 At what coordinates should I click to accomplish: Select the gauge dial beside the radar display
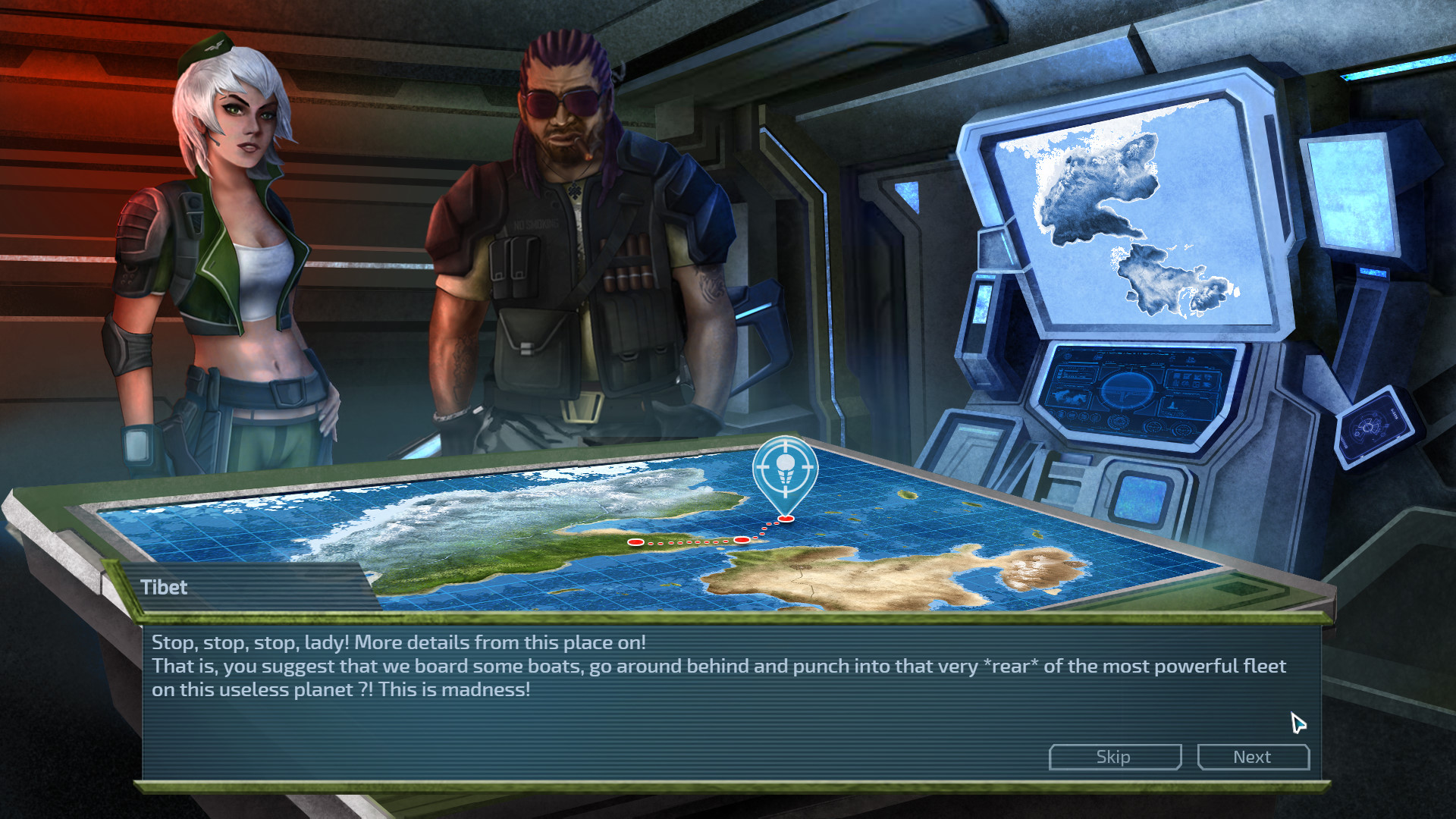1155,428
